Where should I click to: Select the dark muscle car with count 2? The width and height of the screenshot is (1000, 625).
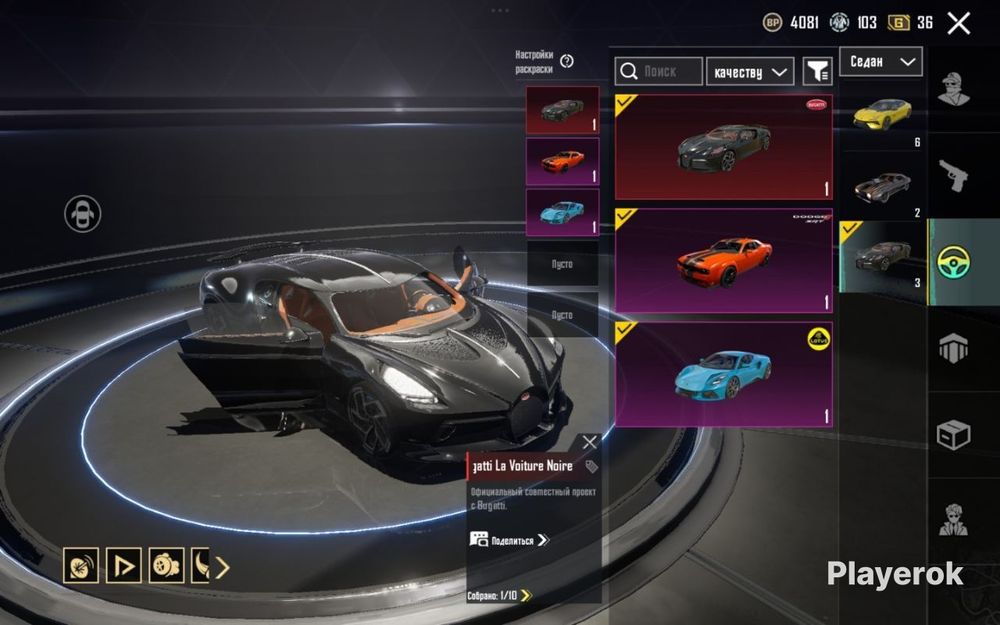tap(881, 186)
